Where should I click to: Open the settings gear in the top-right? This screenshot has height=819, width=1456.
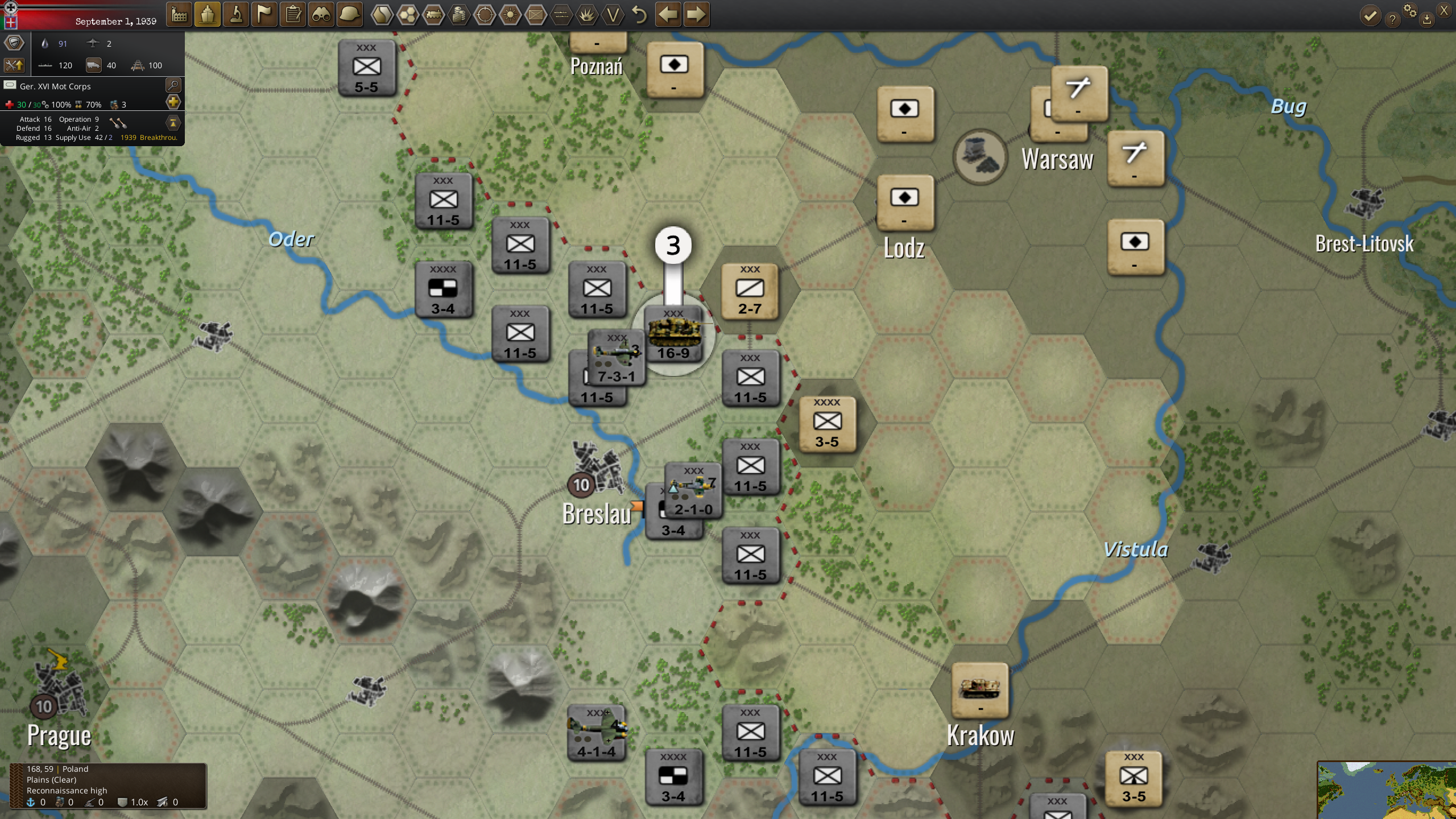tap(1410, 13)
